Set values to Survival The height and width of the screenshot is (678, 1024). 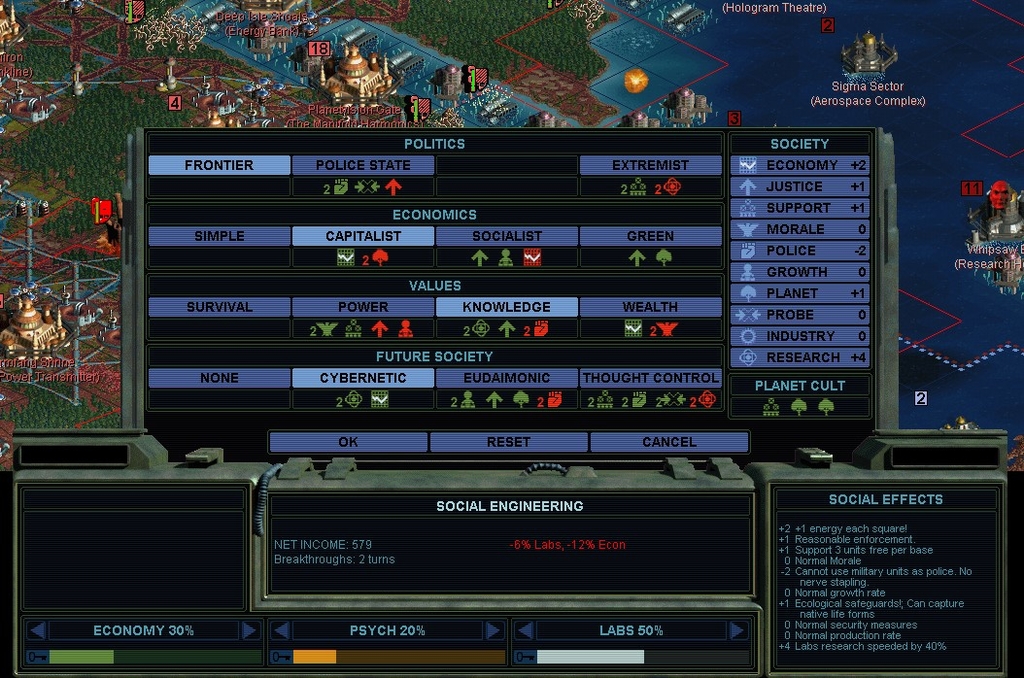tap(219, 307)
